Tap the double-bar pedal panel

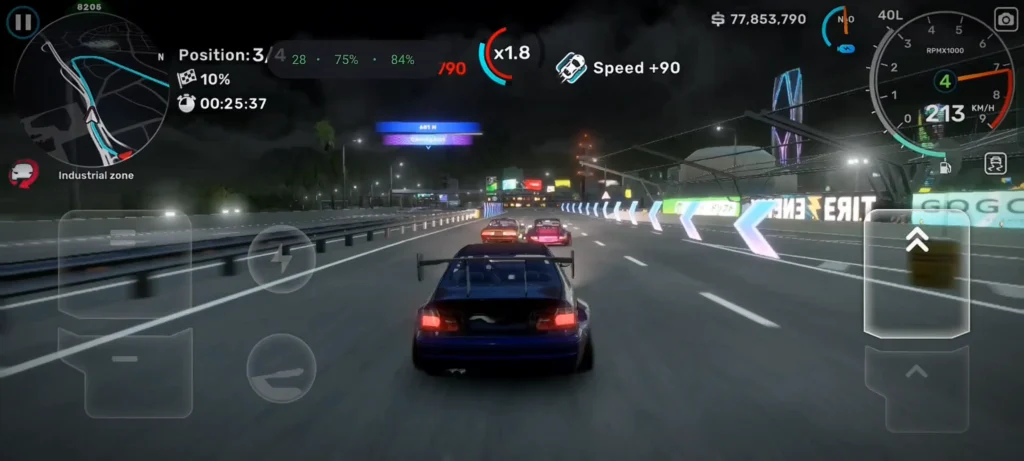click(x=124, y=262)
